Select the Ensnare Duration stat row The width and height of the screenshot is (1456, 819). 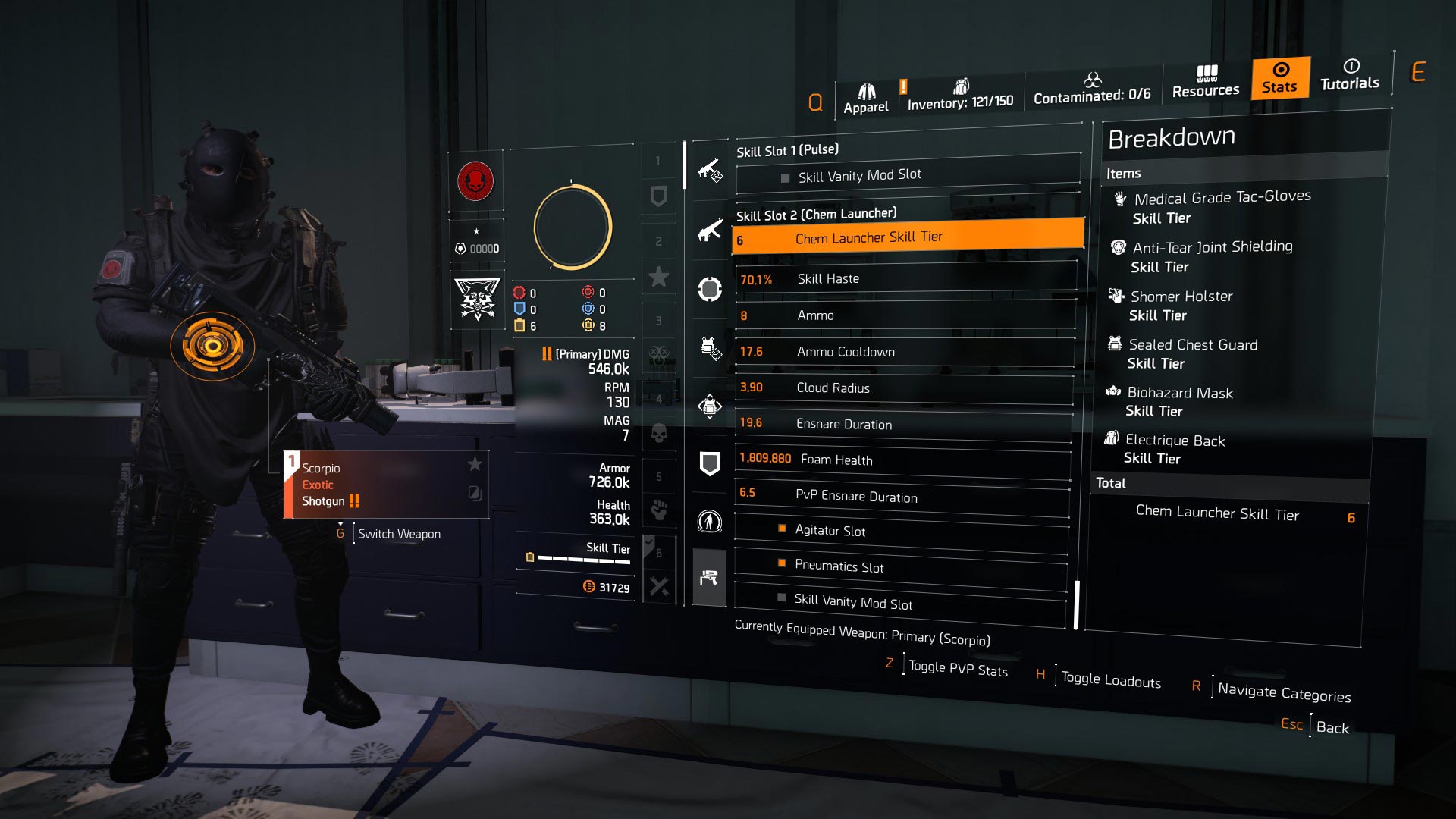click(x=903, y=424)
